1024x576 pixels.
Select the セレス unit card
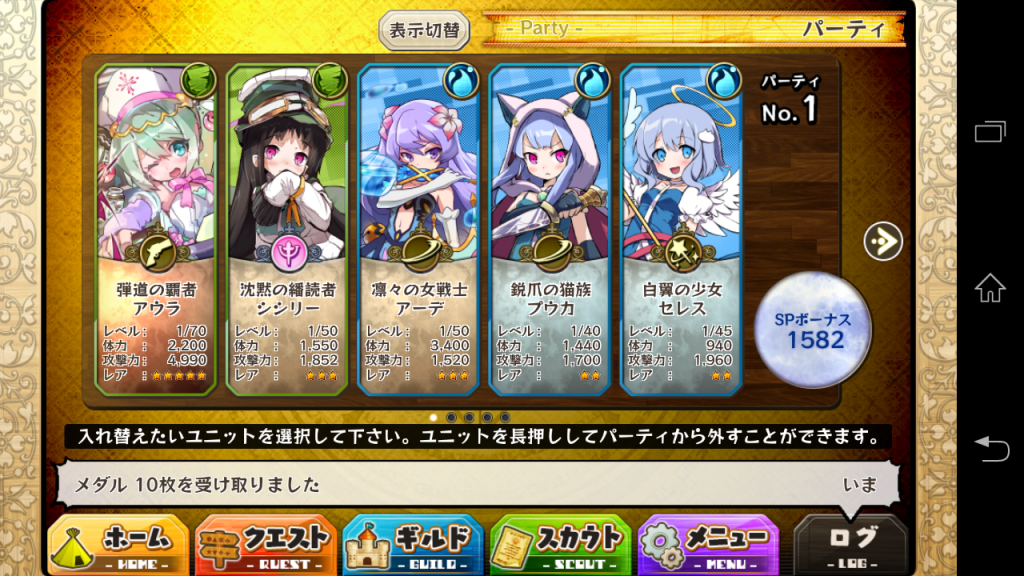tap(681, 228)
